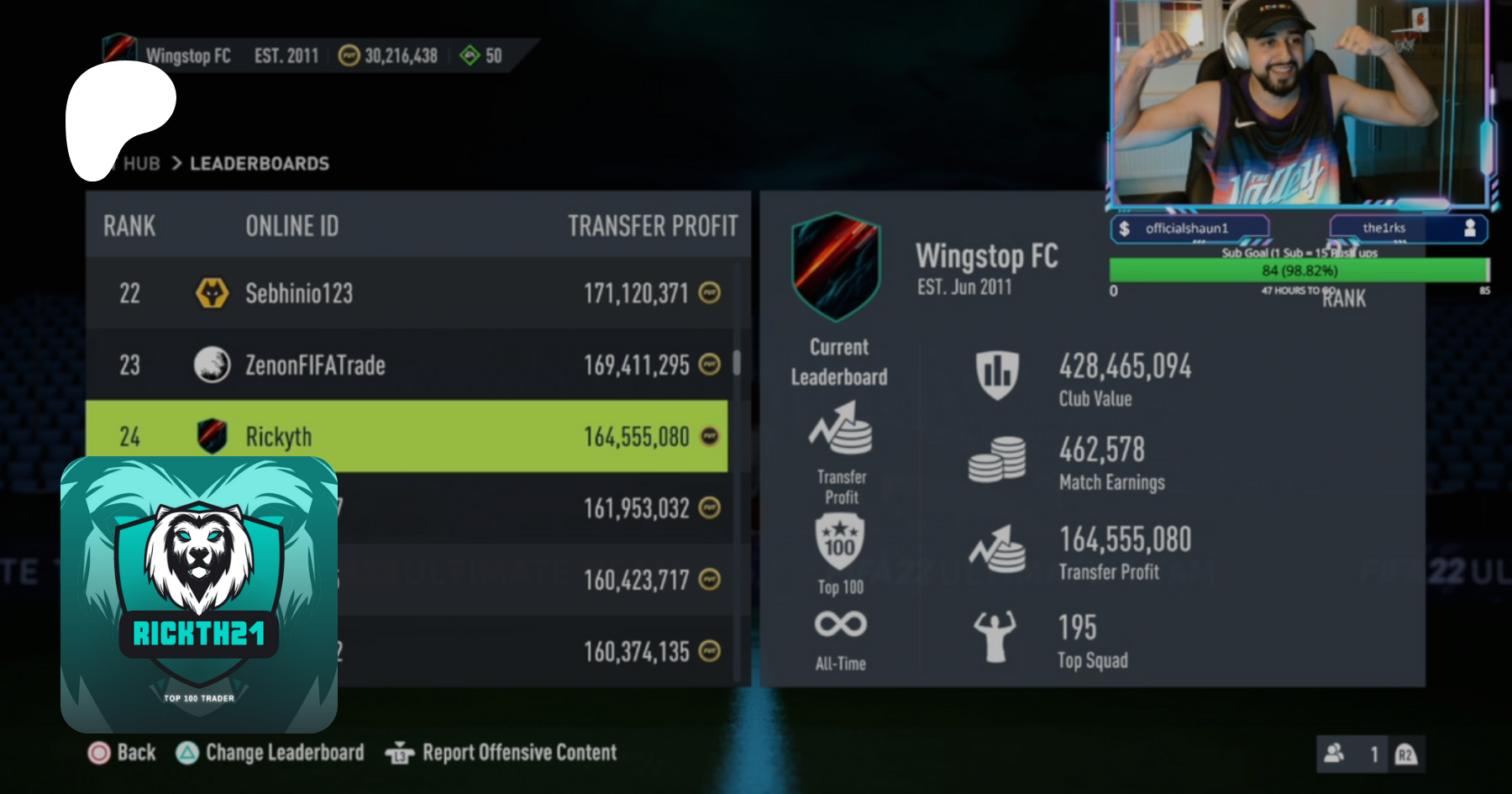Show the All-Time leaderboard
This screenshot has width=1512, height=794.
point(840,640)
